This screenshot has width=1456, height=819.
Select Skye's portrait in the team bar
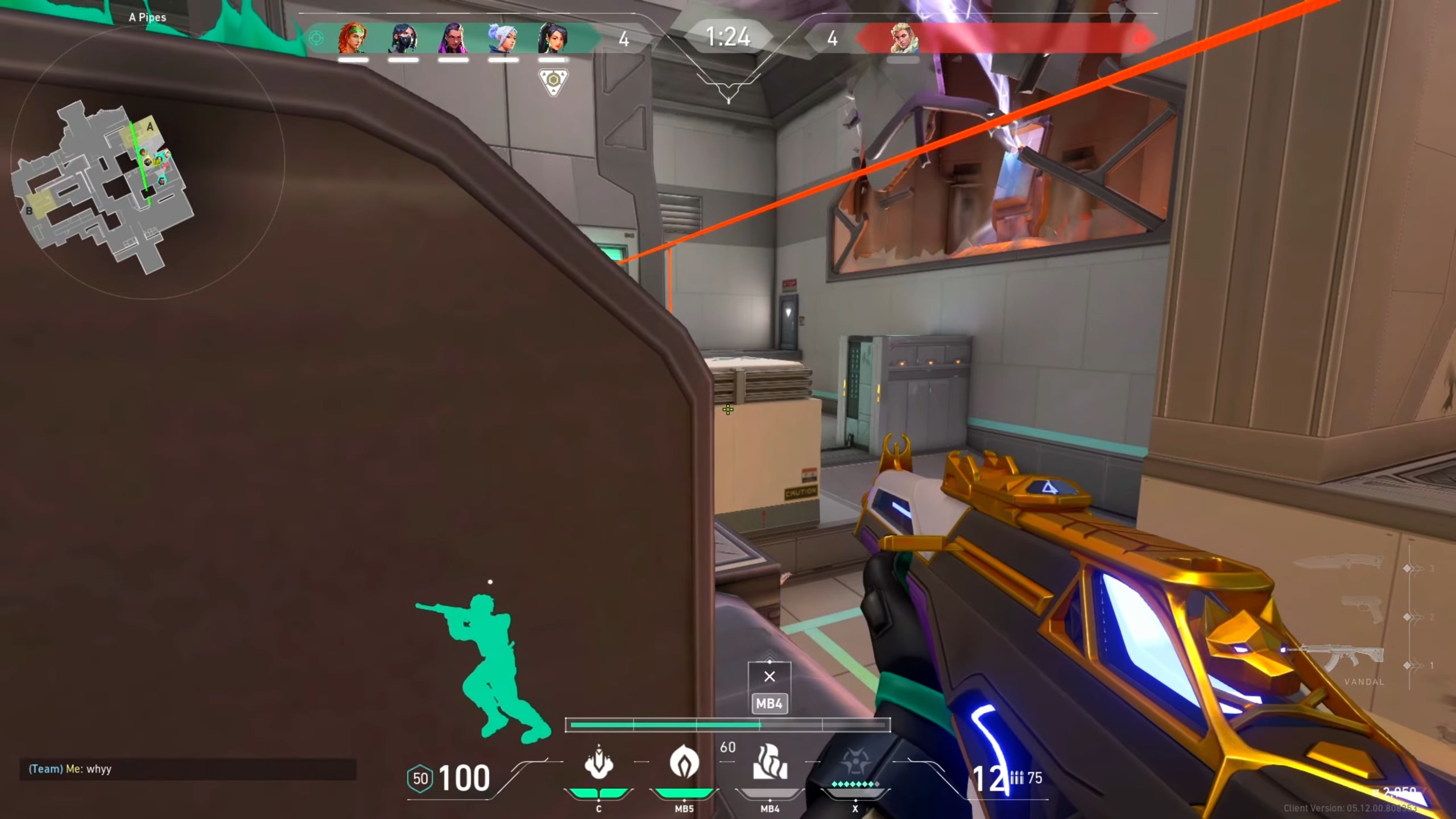tap(353, 39)
